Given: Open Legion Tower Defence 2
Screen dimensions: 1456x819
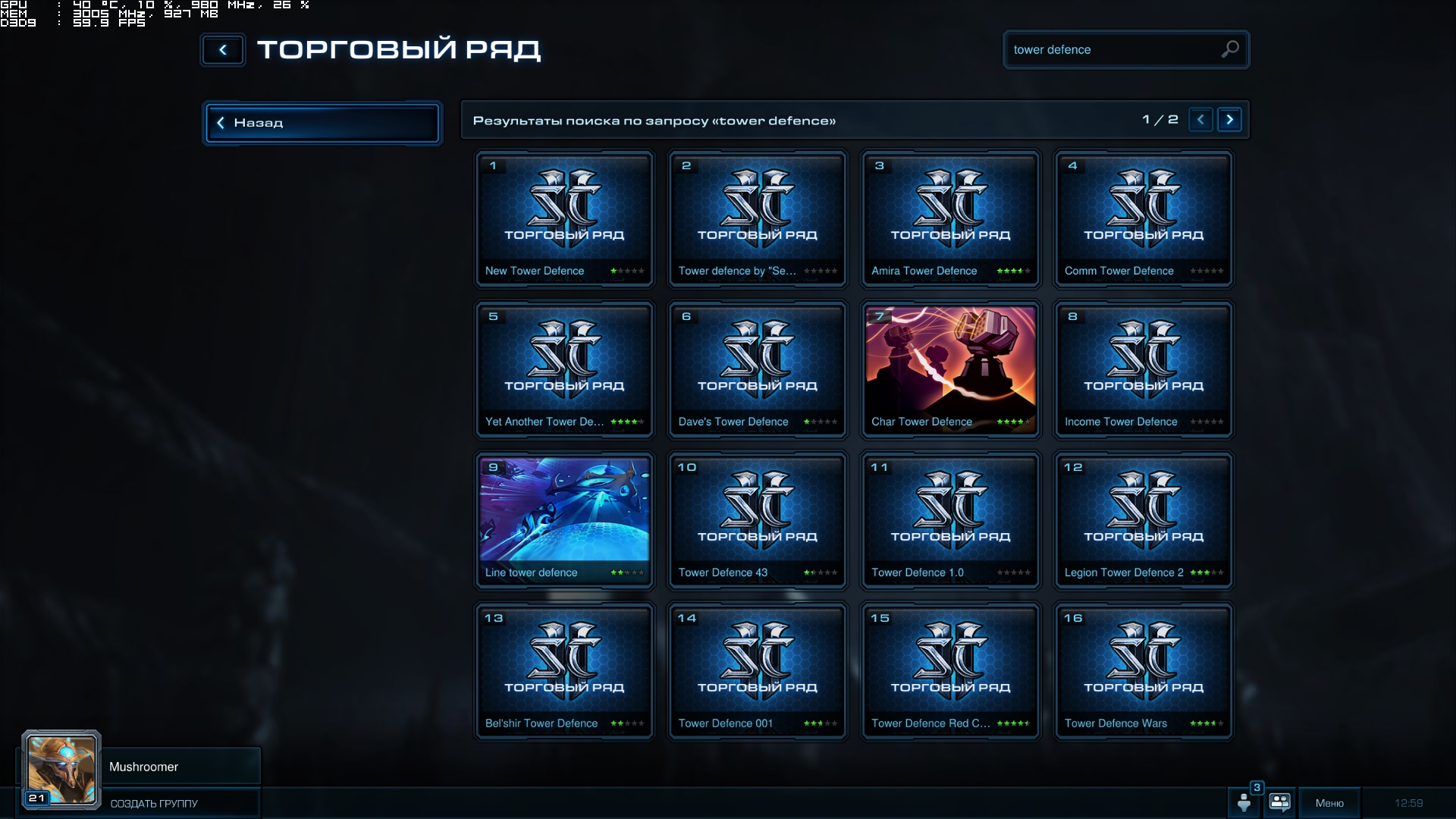Looking at the screenshot, I should point(1144,521).
